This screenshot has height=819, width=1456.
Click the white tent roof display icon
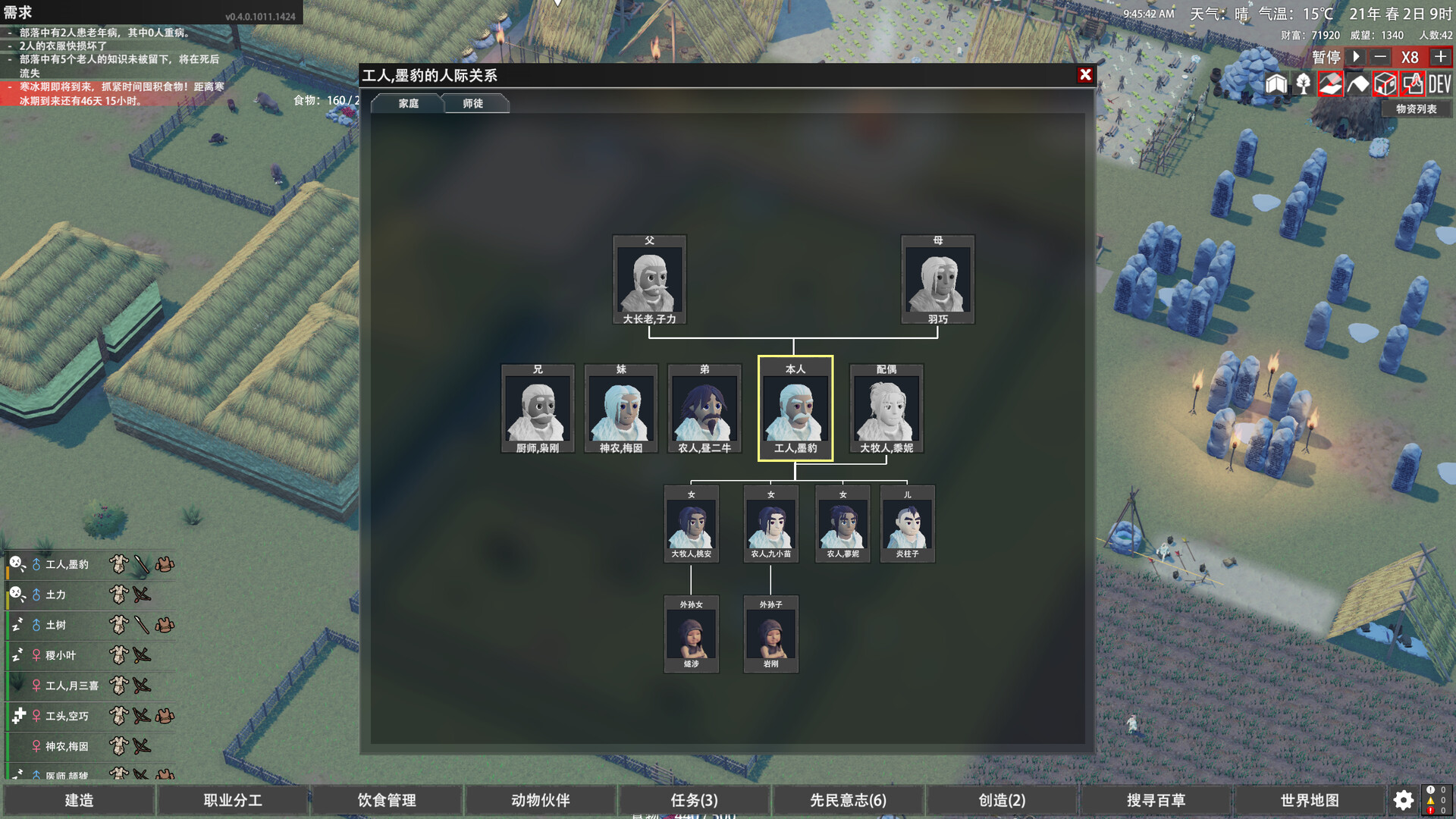click(1358, 85)
